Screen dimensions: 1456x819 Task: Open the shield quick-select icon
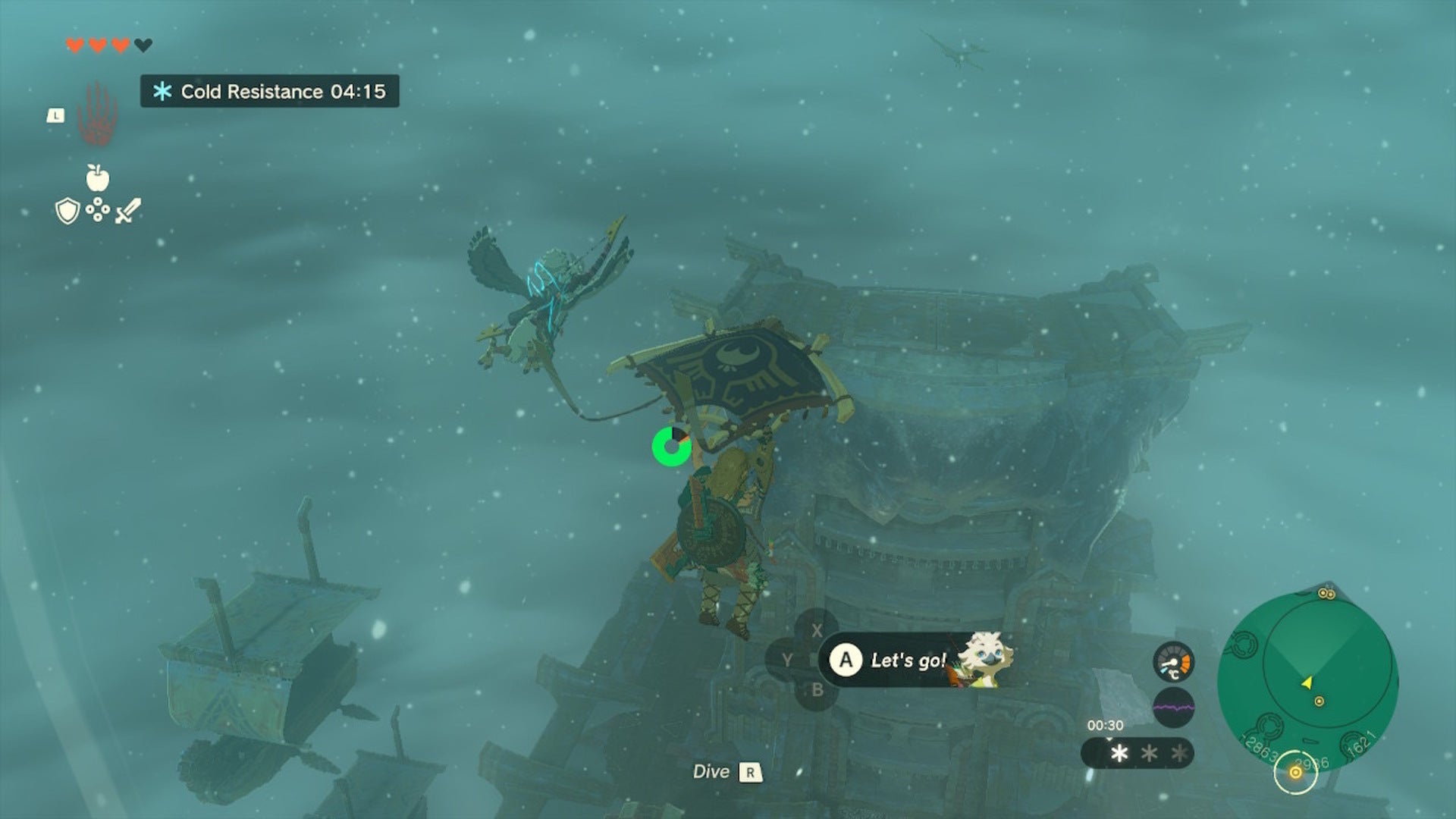(67, 211)
